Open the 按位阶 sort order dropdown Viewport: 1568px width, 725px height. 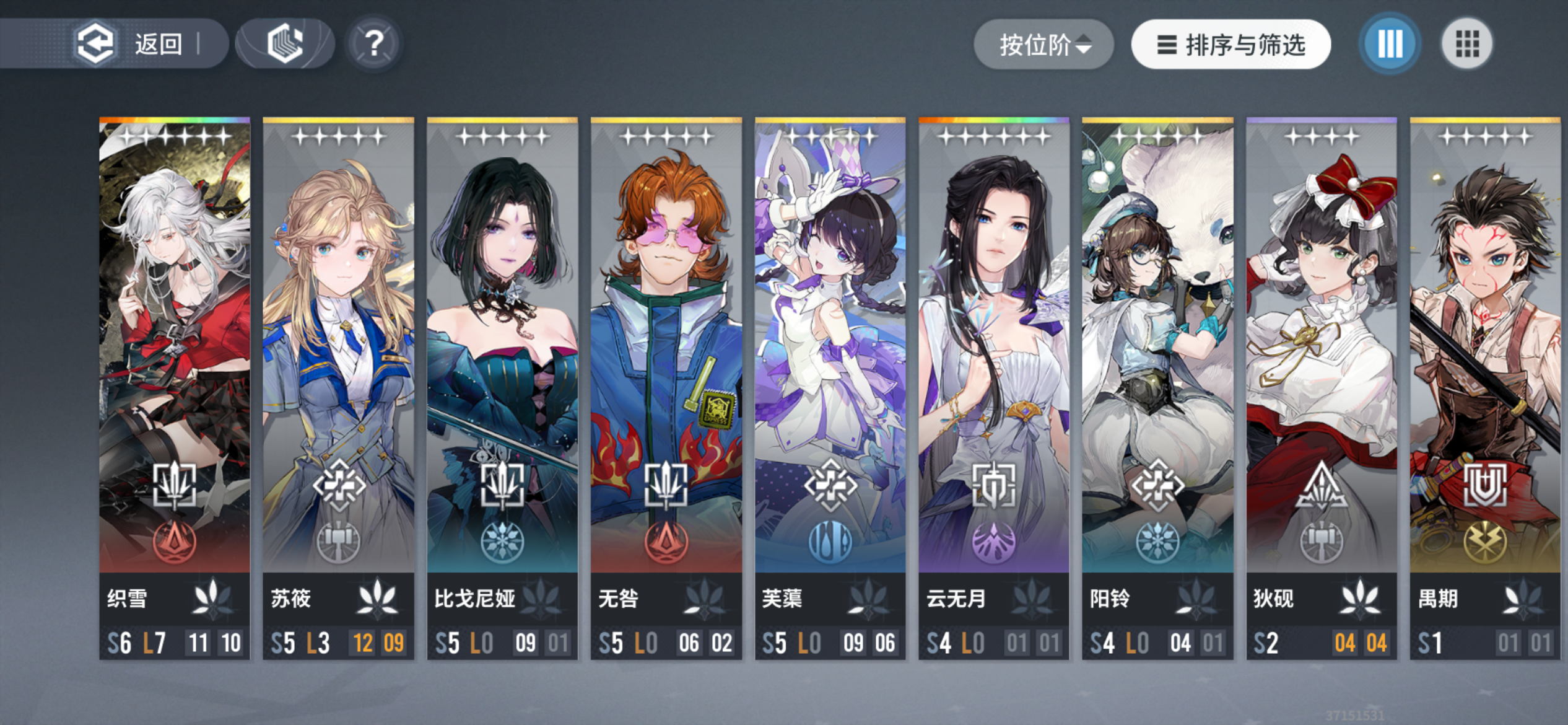click(x=1043, y=43)
